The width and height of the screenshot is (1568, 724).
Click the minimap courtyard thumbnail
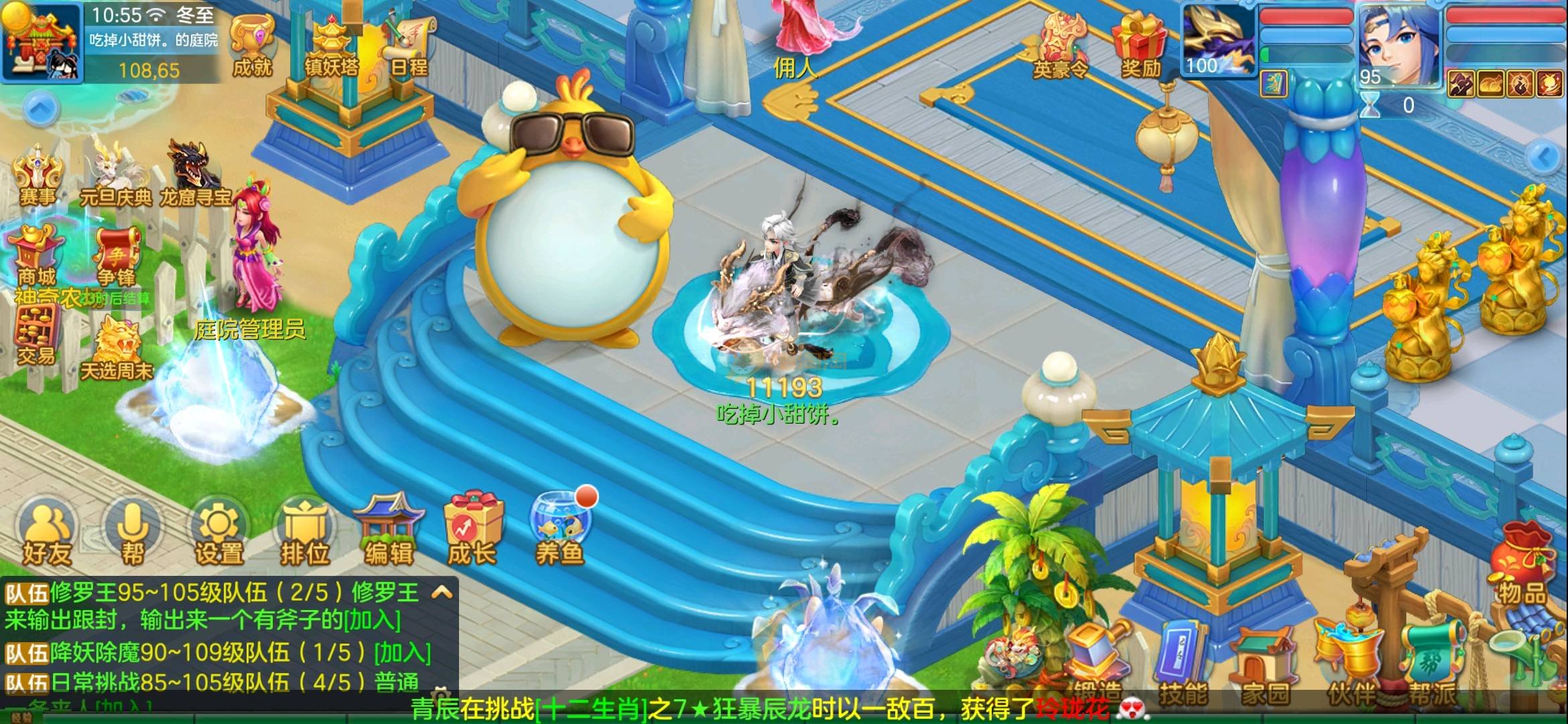tap(42, 42)
